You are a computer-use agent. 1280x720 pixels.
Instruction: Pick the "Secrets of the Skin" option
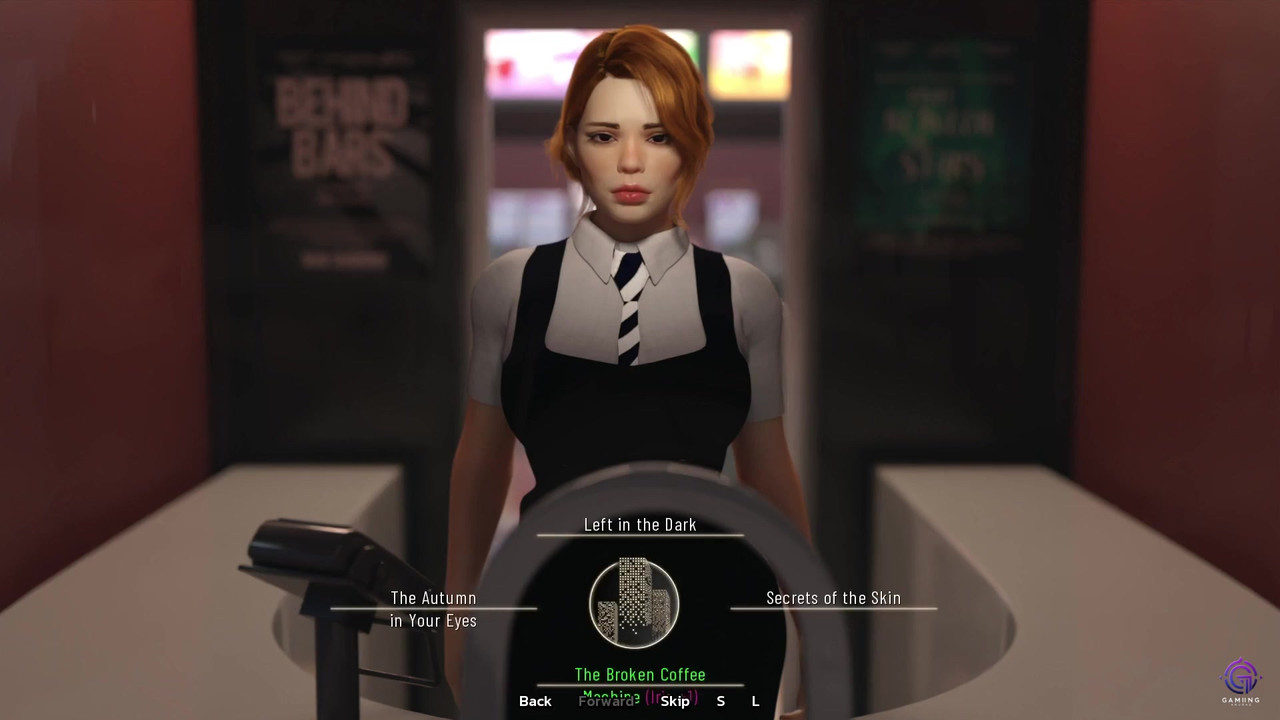pos(833,598)
